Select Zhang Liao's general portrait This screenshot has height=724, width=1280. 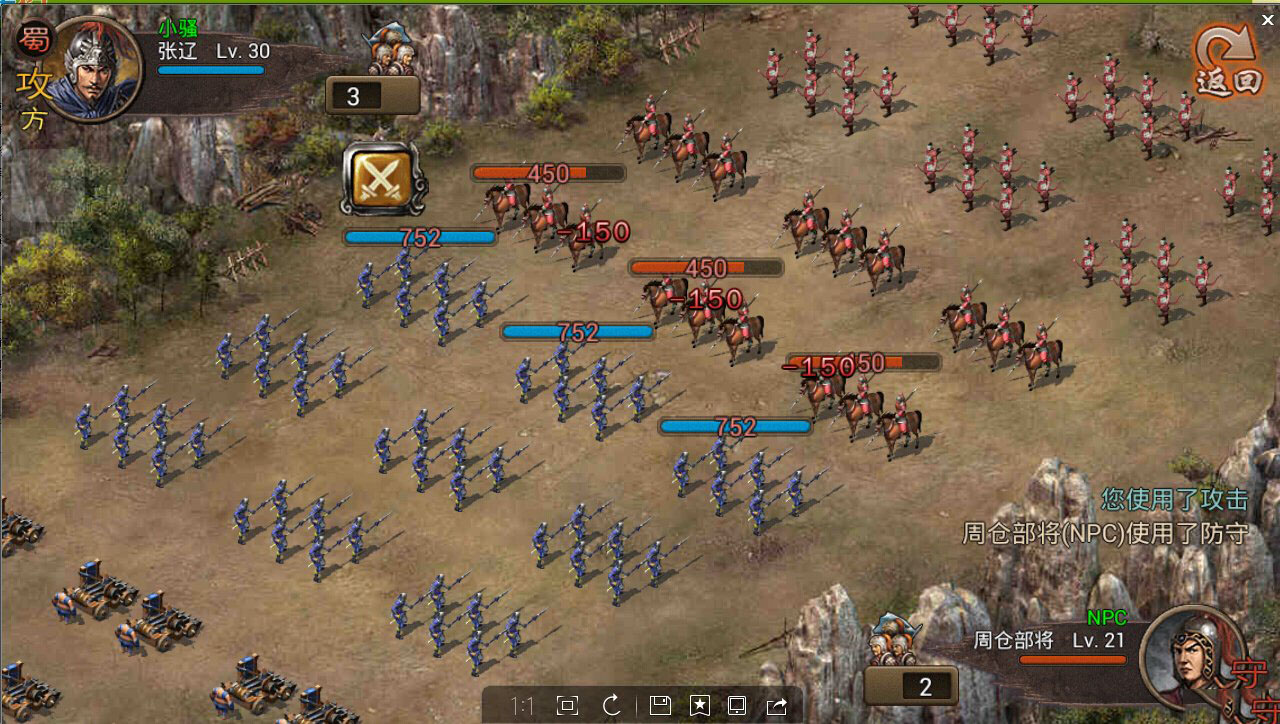click(x=92, y=68)
